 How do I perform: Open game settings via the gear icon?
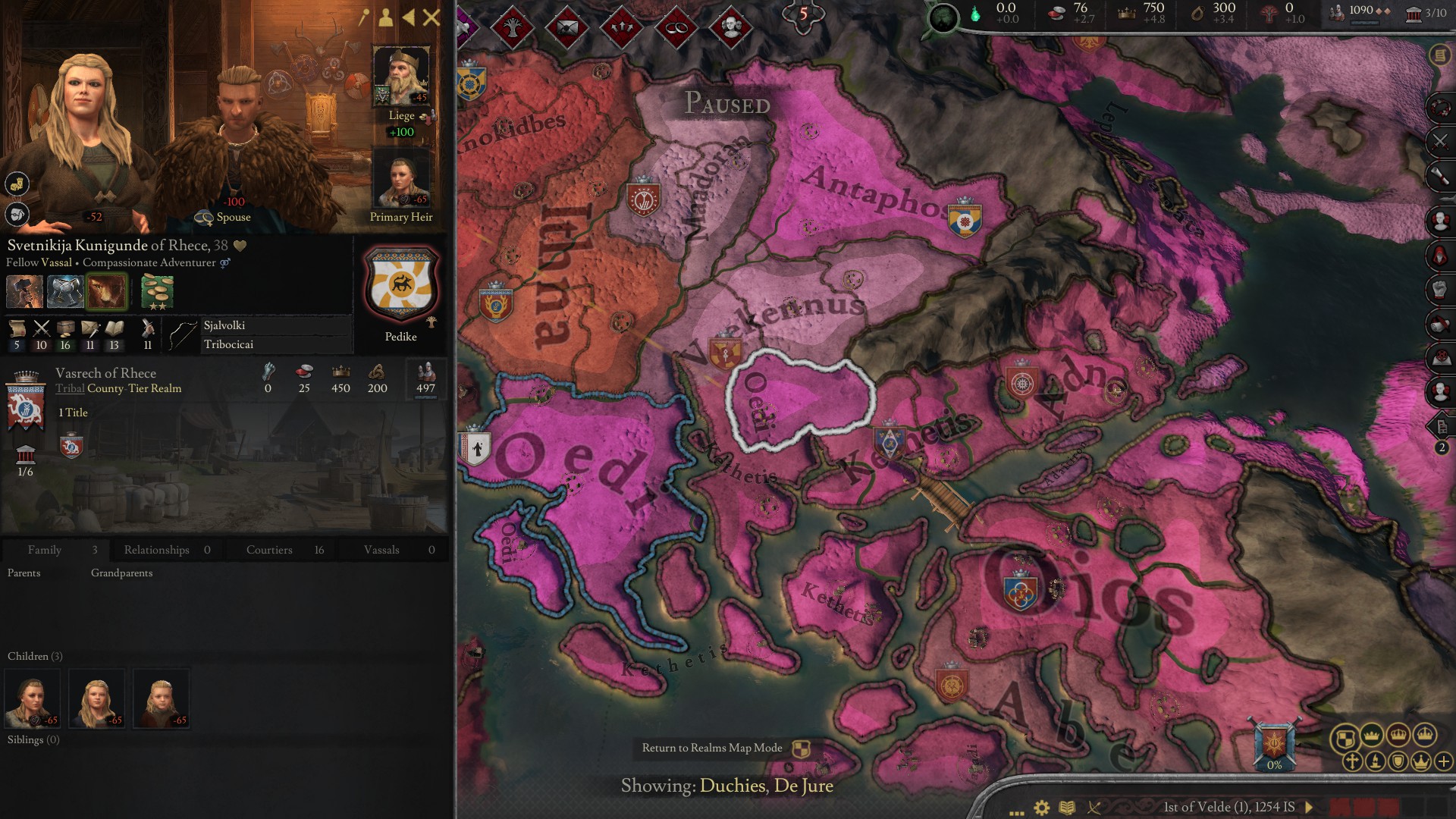(1041, 808)
